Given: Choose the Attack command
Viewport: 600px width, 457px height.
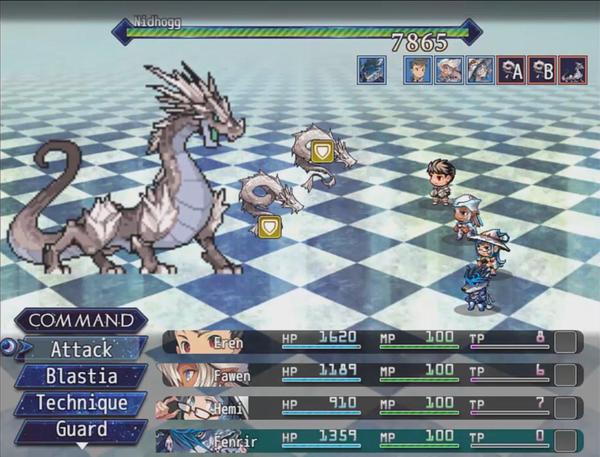Looking at the screenshot, I should [82, 350].
